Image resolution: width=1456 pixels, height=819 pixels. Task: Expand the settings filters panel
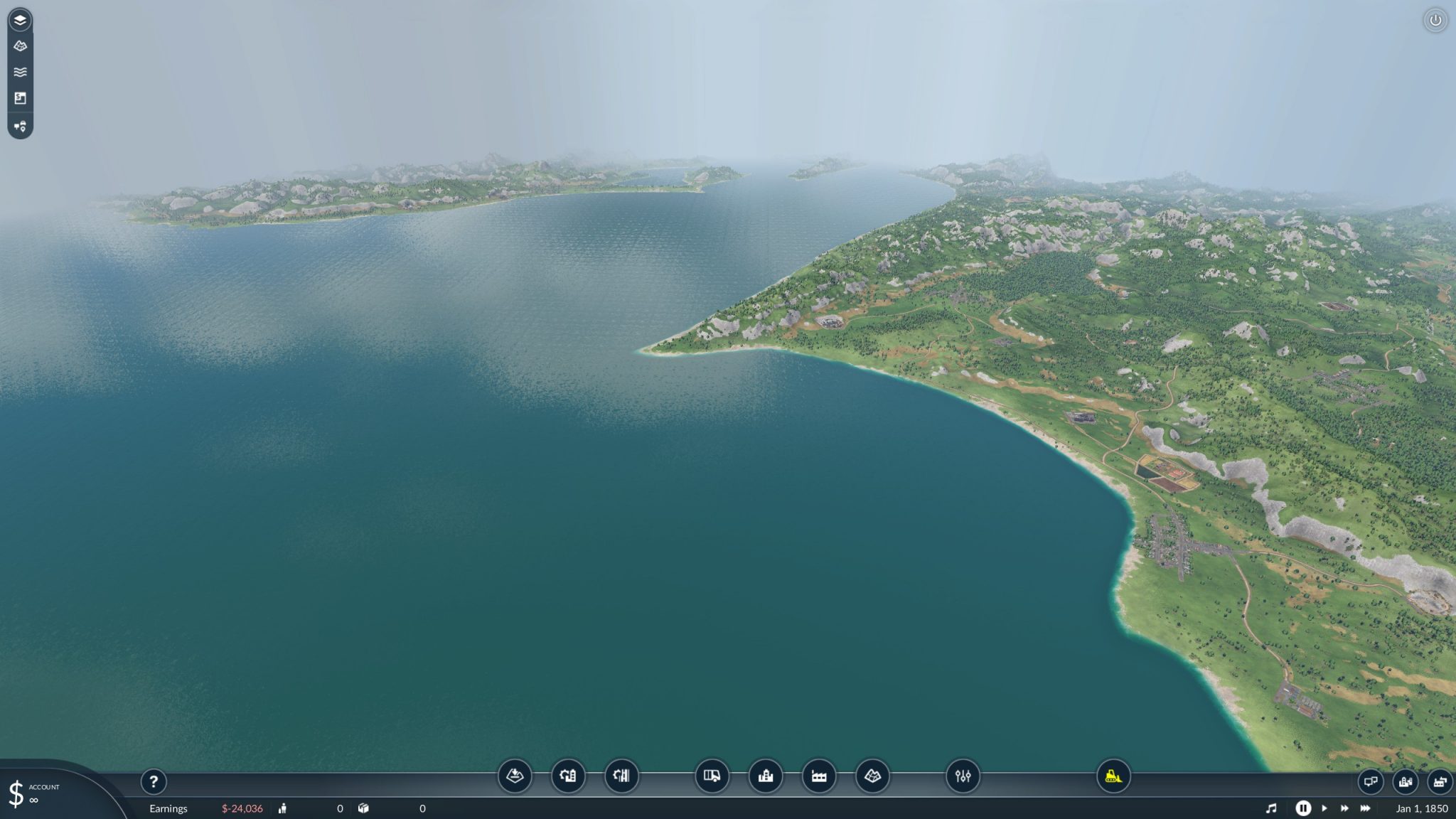click(963, 777)
